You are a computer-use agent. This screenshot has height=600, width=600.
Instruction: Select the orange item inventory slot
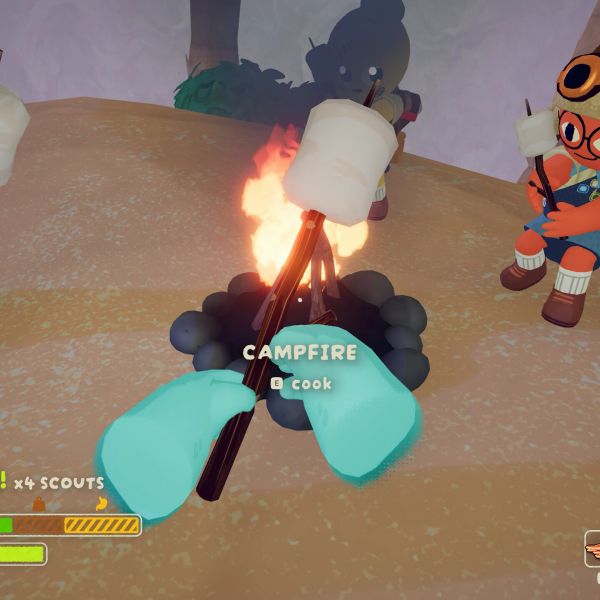[592, 548]
